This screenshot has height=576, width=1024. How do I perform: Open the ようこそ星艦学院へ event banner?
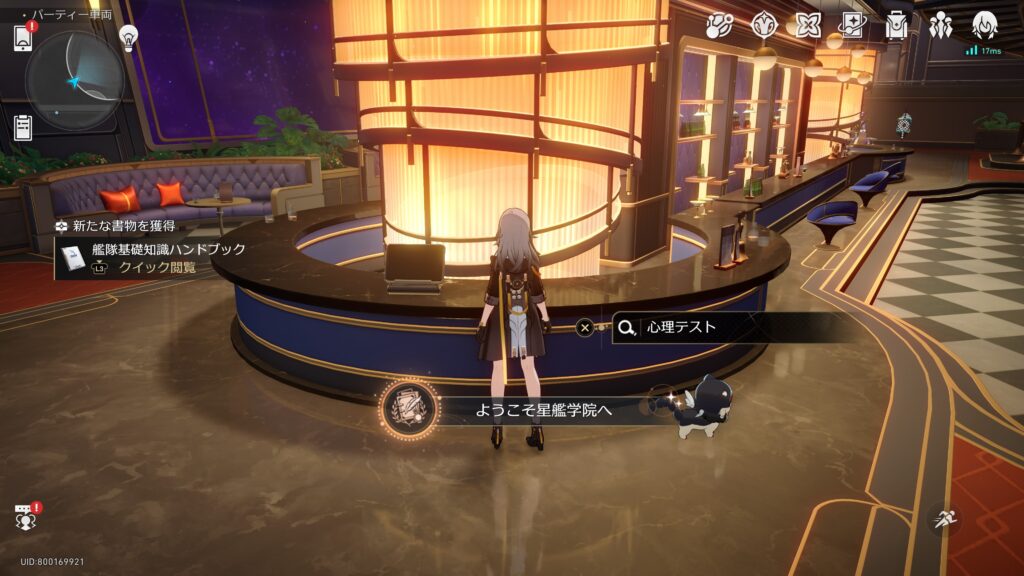tap(545, 409)
